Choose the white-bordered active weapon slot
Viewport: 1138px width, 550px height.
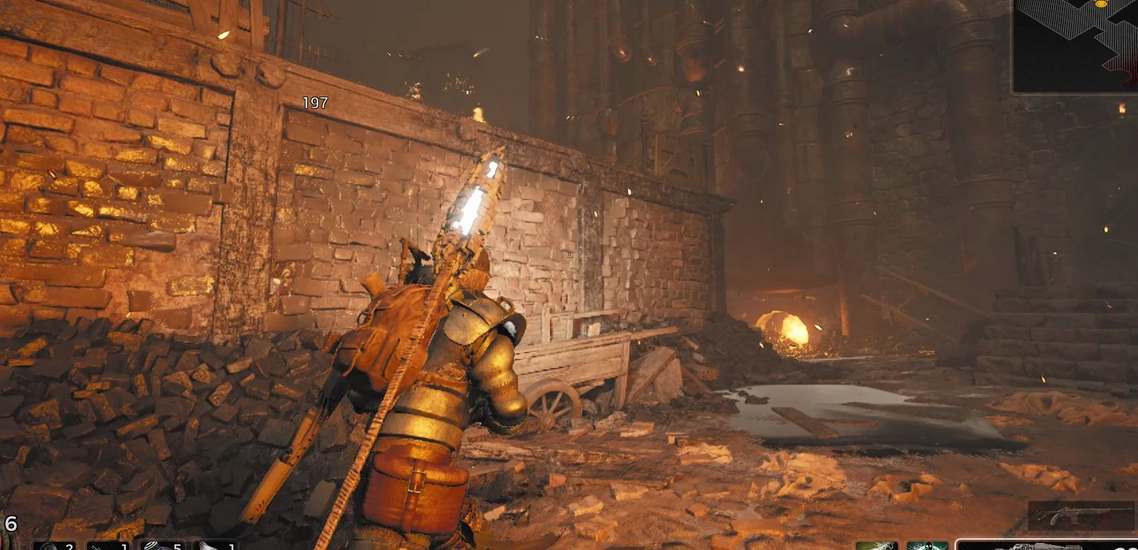click(x=1045, y=545)
